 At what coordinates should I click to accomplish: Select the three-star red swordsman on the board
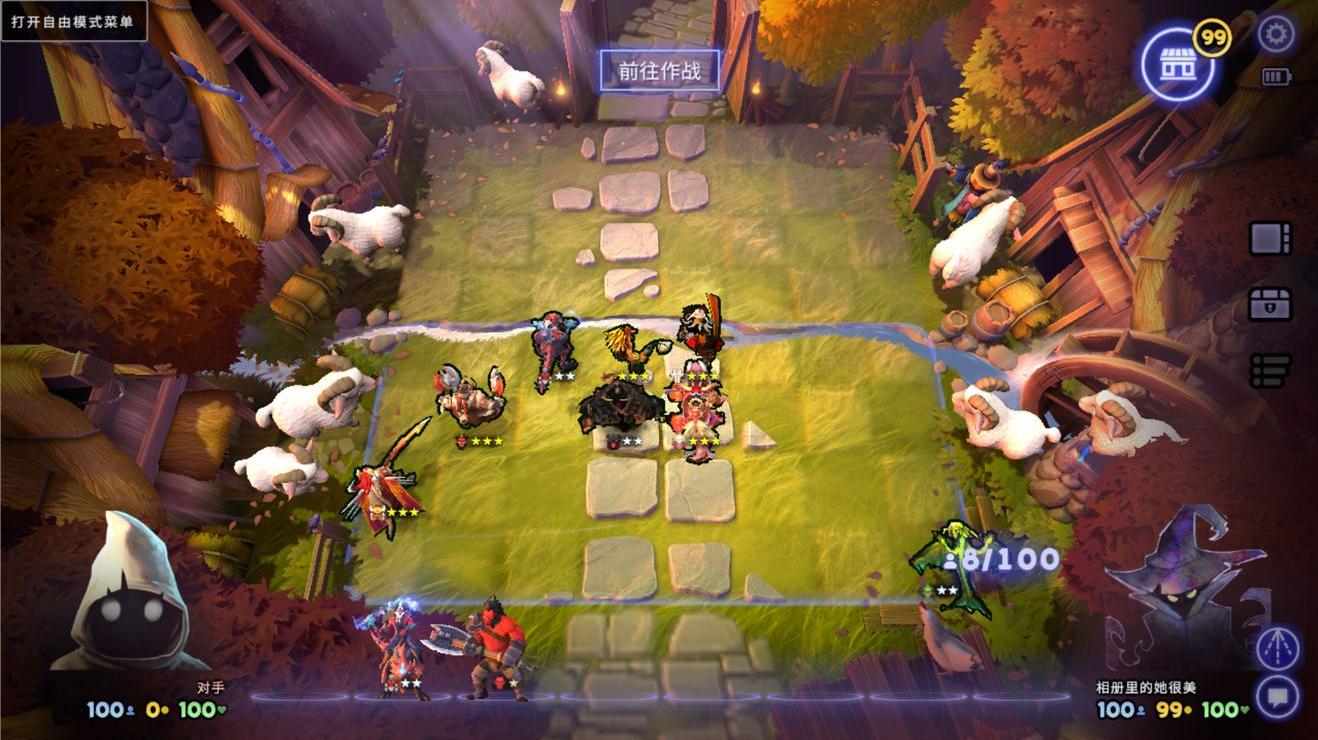click(385, 485)
